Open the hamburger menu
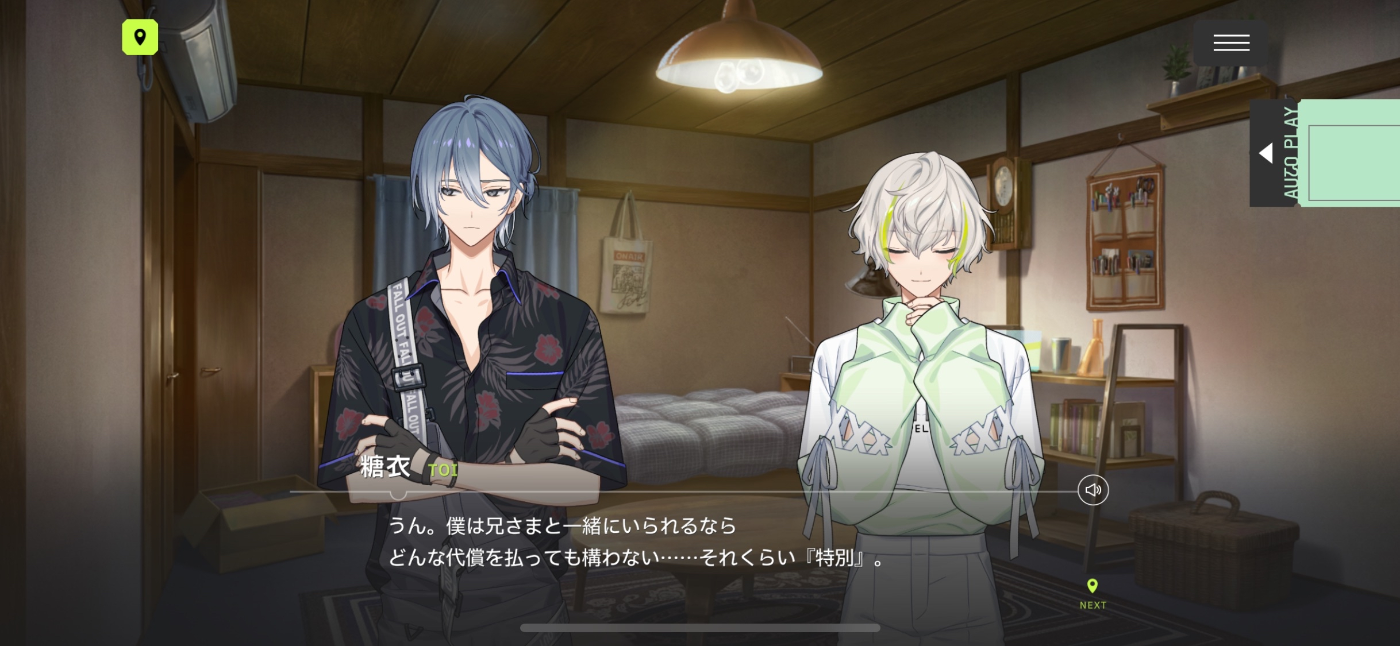This screenshot has height=646, width=1400. click(1231, 43)
